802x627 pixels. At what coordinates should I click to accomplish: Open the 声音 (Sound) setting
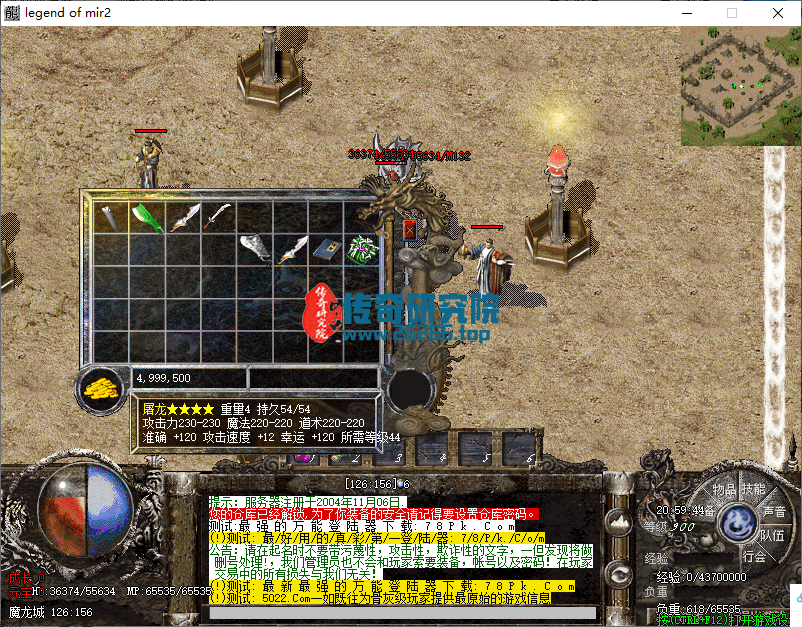(x=773, y=511)
